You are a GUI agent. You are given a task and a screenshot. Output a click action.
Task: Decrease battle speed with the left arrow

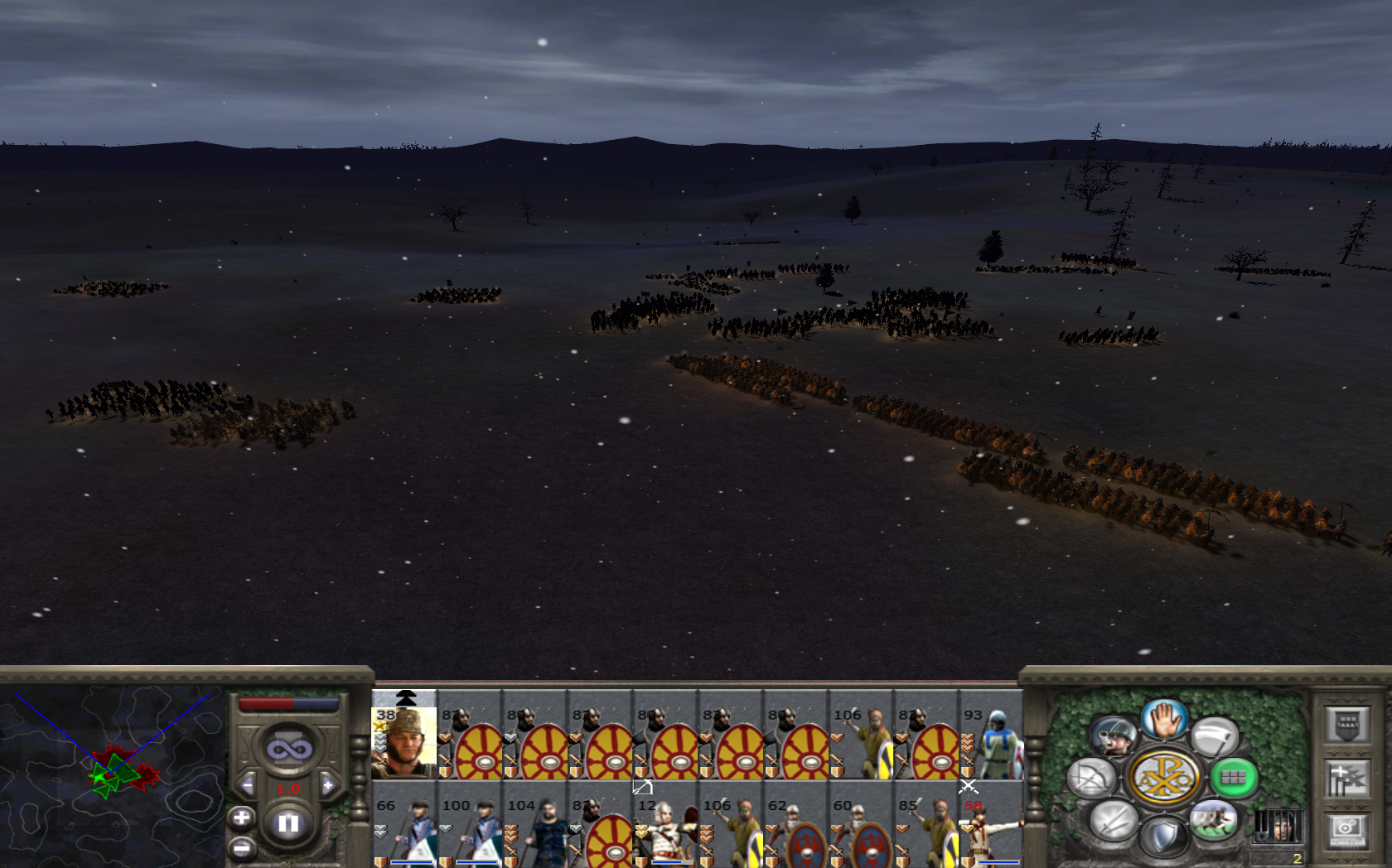[x=247, y=785]
